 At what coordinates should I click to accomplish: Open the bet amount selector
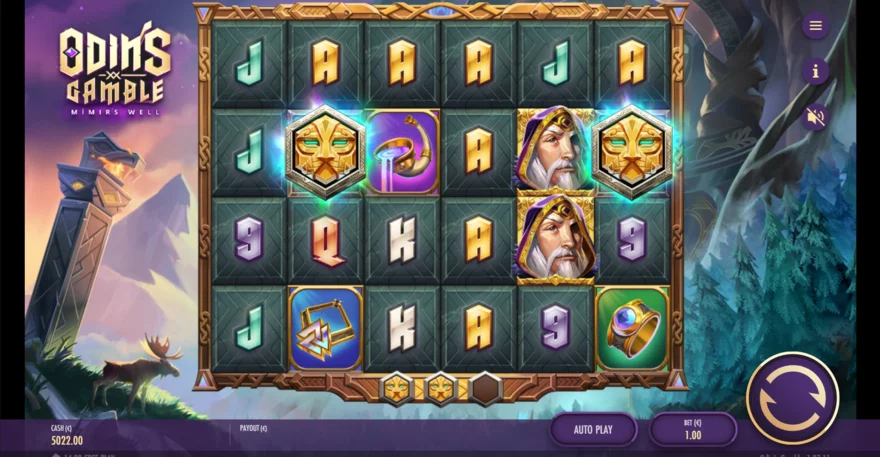[692, 429]
